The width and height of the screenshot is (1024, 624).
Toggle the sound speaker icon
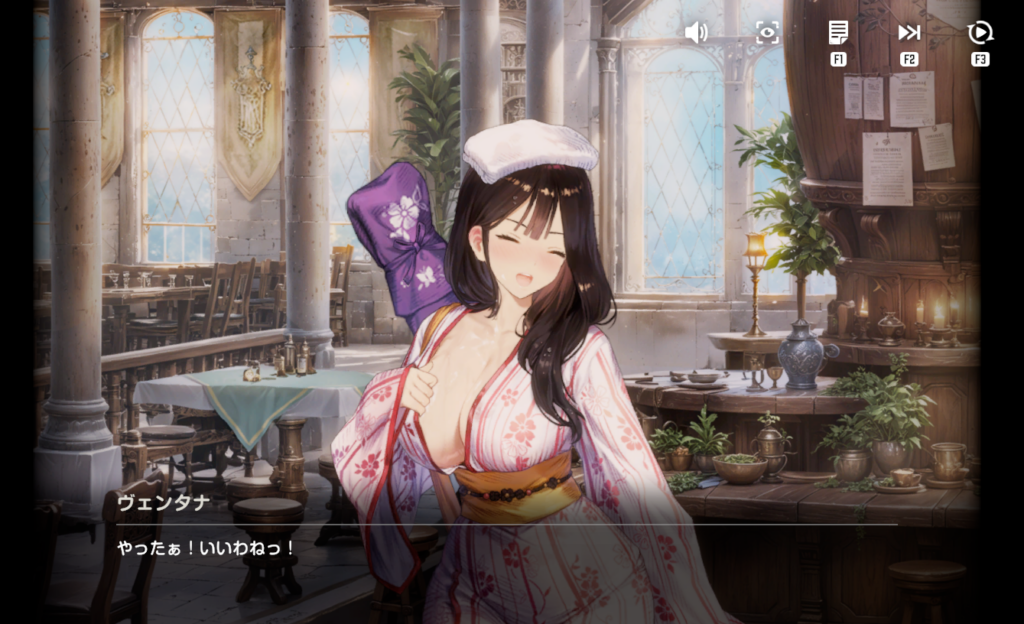click(x=696, y=33)
